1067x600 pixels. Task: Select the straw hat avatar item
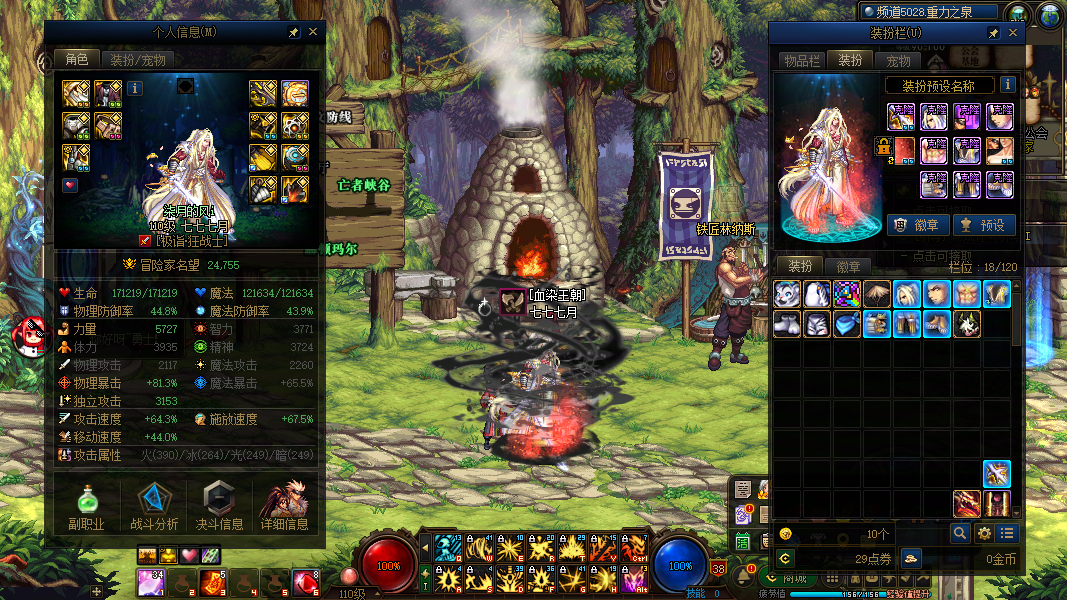coord(877,294)
